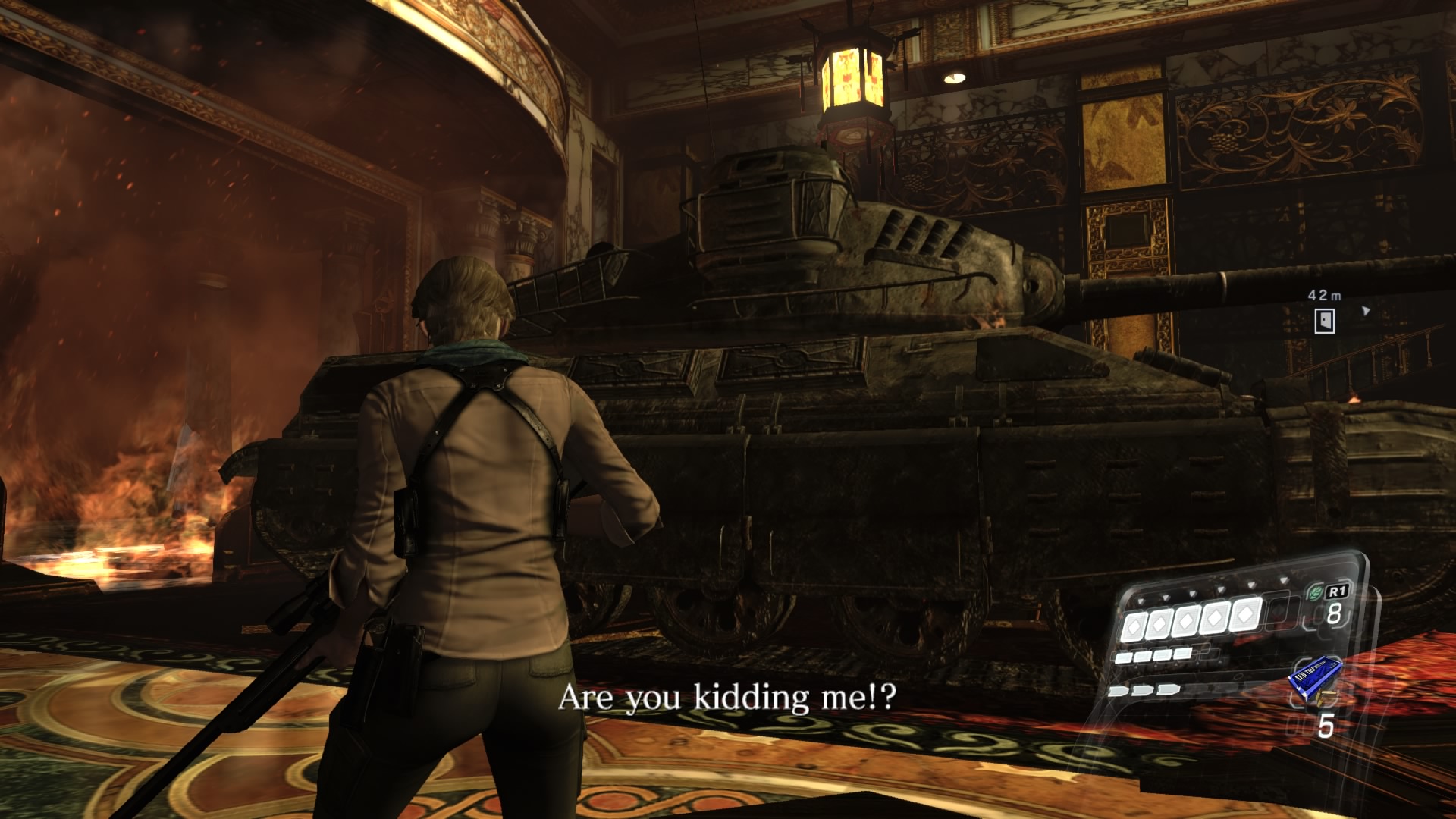Click the door objective marker icon
The width and height of the screenshot is (1456, 819).
[1324, 320]
